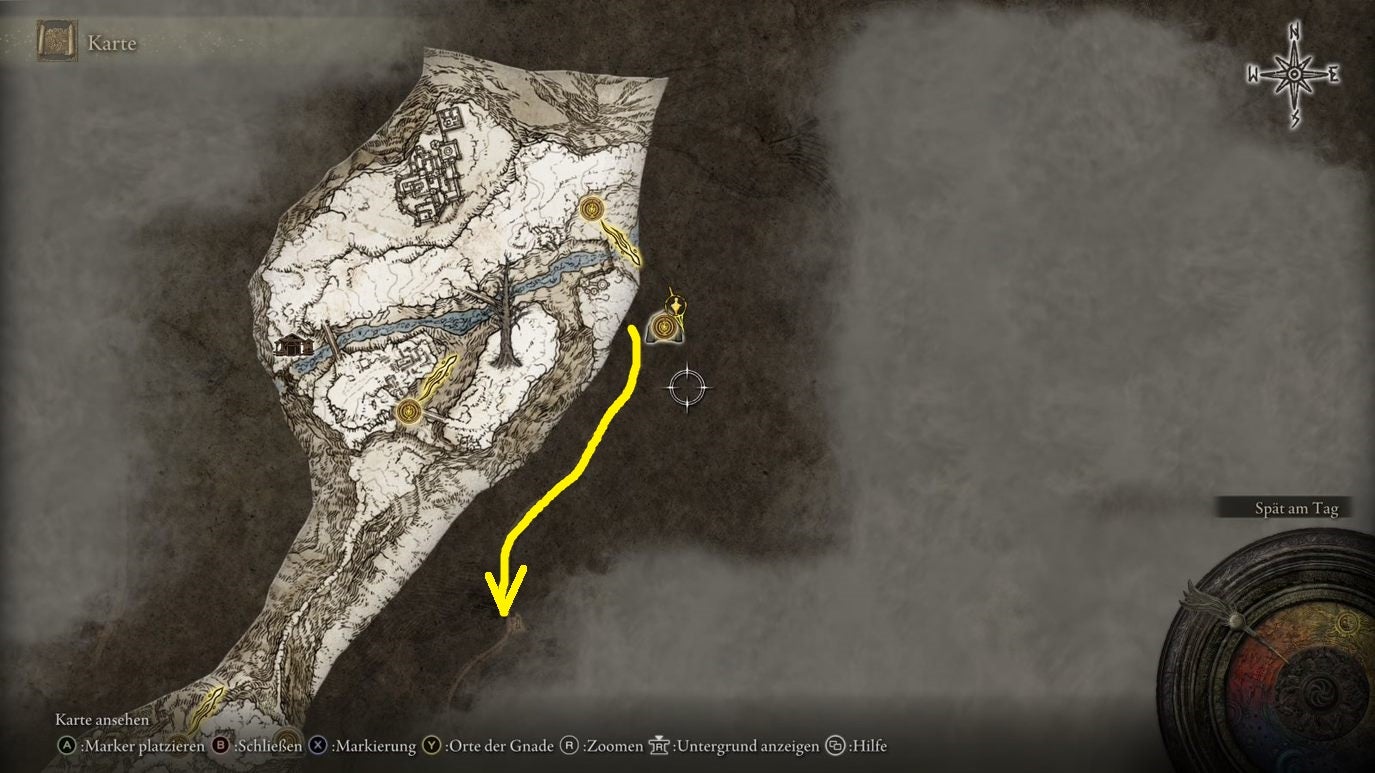Toggle Untergrund anzeigen to show the underground map
1375x773 pixels.
[x=730, y=746]
